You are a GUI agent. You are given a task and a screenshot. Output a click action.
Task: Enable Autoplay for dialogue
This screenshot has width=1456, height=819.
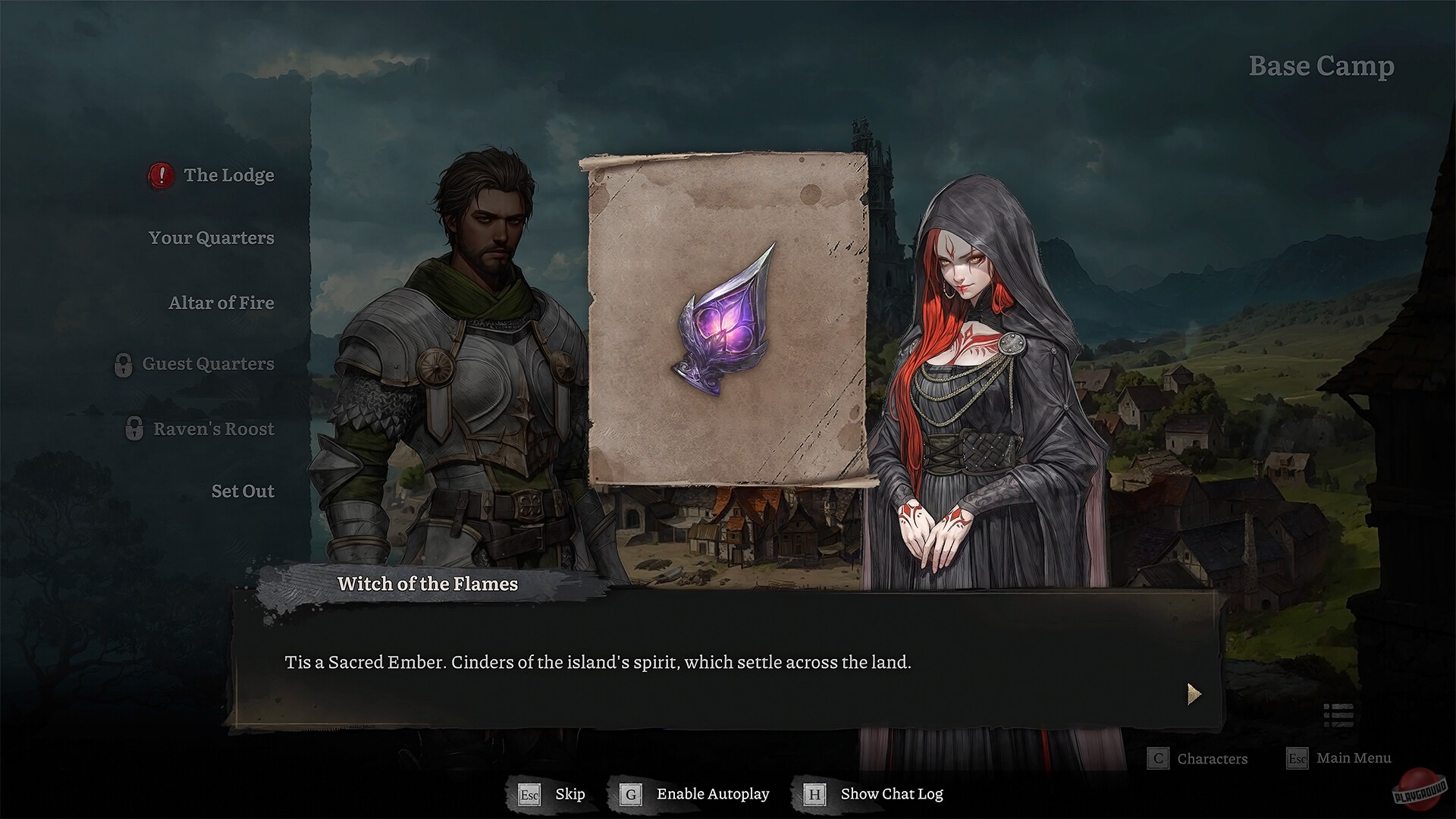713,794
